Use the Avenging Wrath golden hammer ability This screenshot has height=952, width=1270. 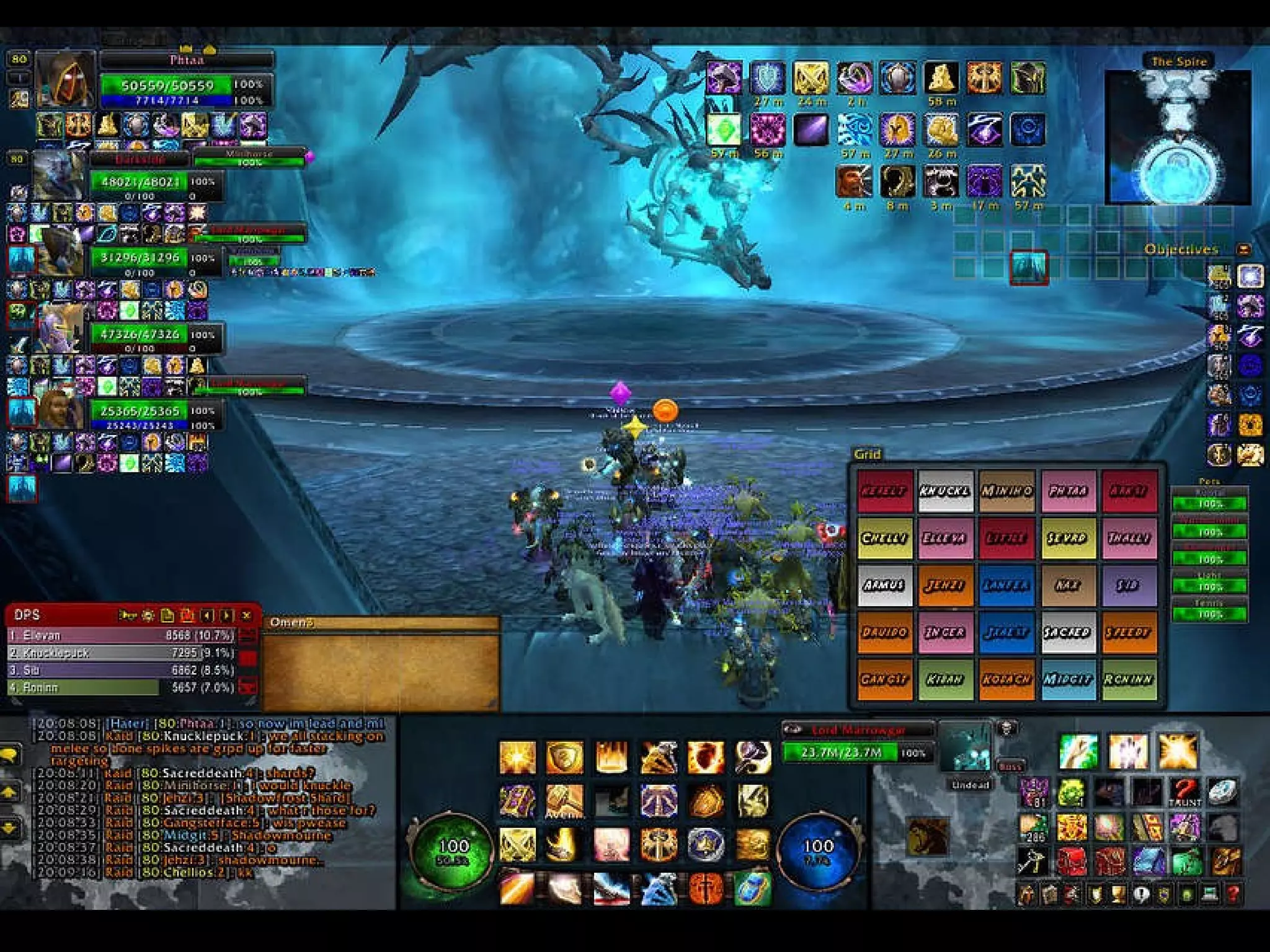[x=564, y=801]
